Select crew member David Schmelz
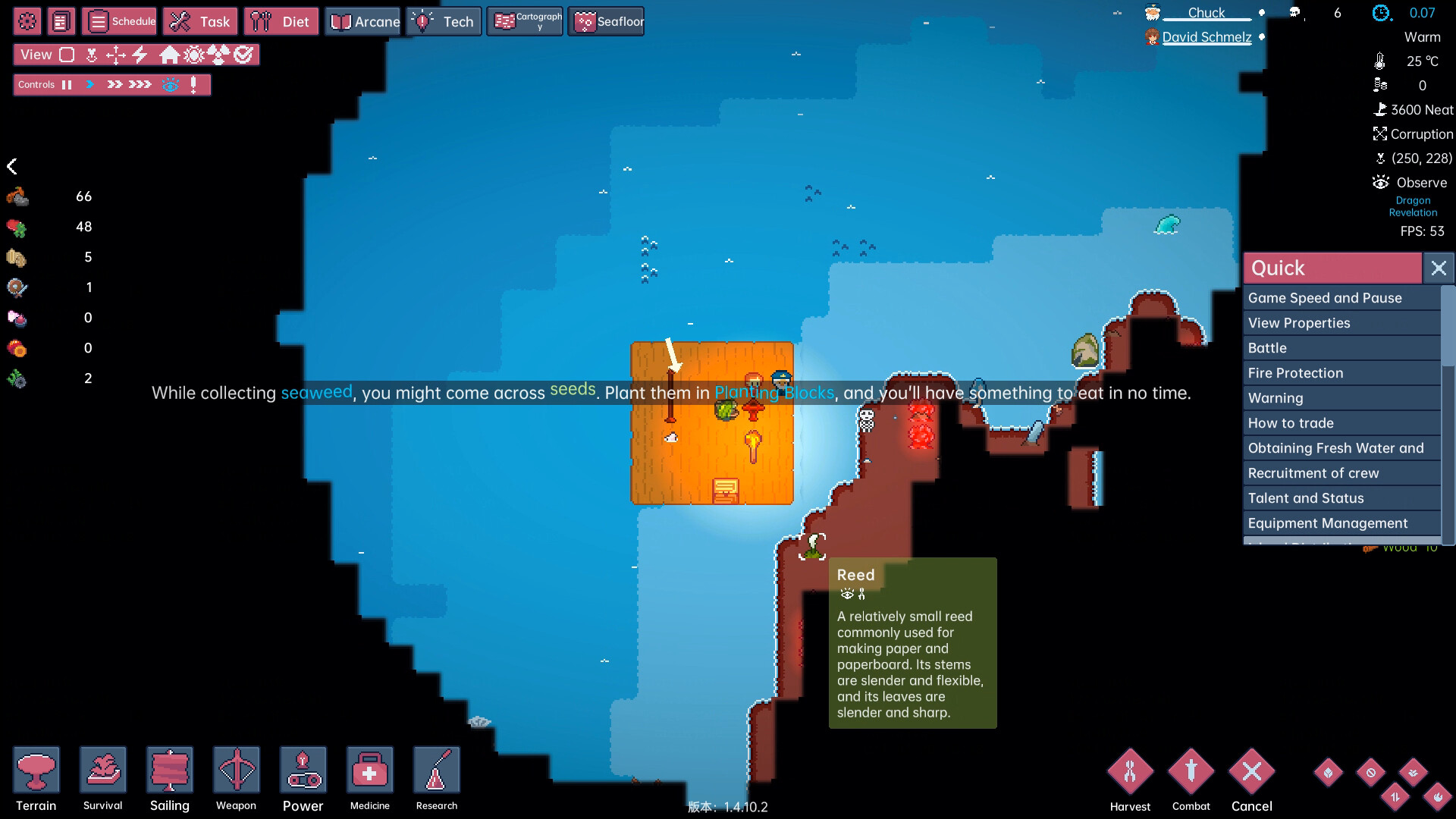This screenshot has height=819, width=1456. pos(1207,36)
